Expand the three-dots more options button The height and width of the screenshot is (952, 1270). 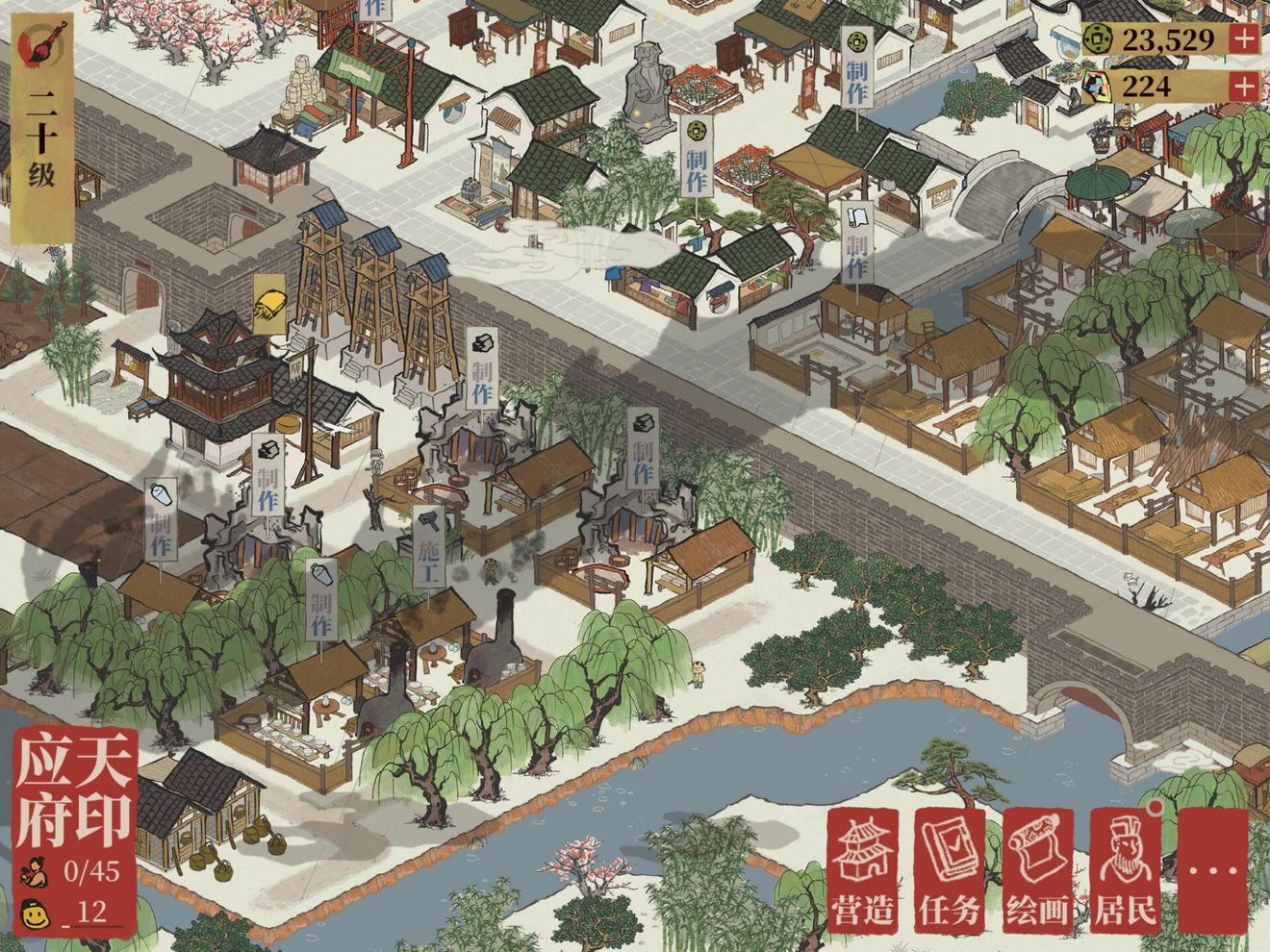(1212, 871)
